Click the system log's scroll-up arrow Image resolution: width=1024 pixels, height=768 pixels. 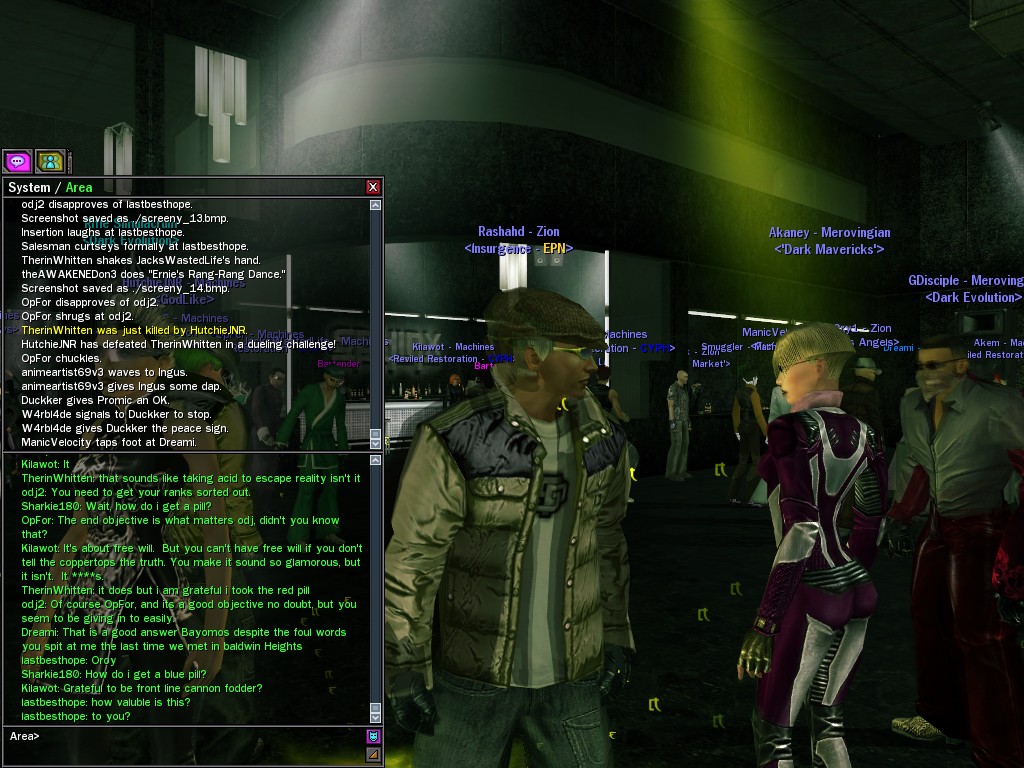376,205
